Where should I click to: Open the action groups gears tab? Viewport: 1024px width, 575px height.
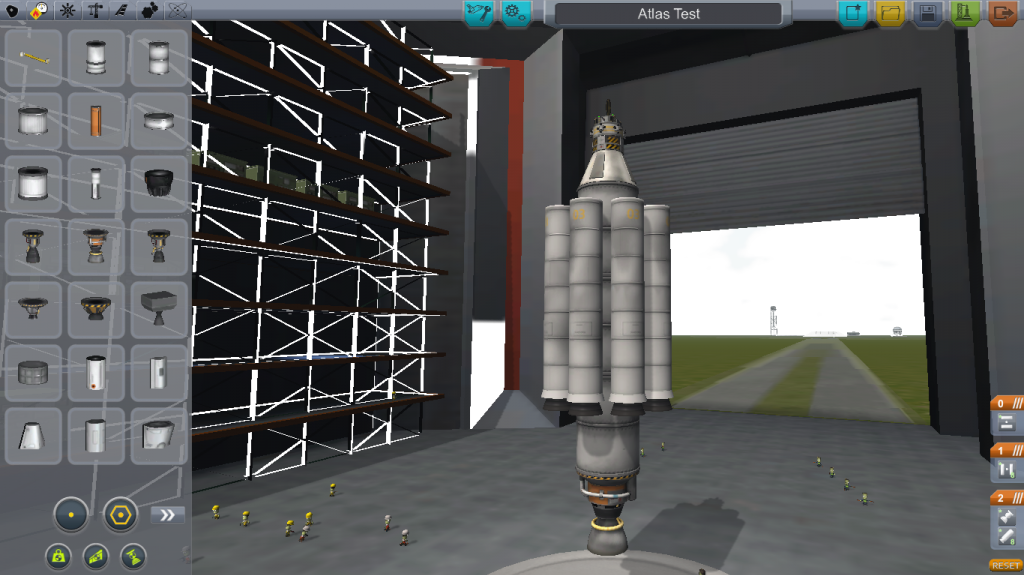pos(516,13)
